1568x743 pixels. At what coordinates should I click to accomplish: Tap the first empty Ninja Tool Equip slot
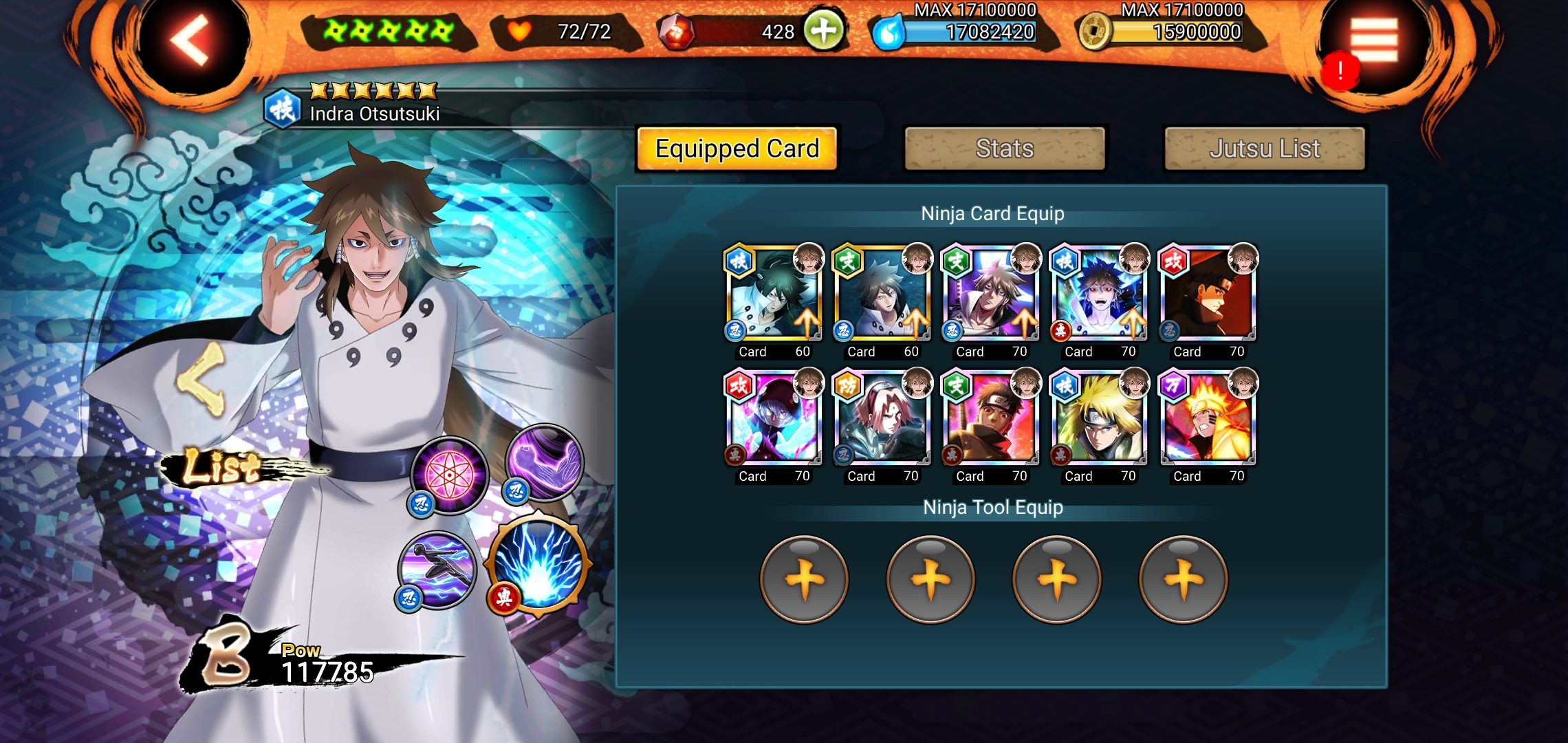[805, 578]
